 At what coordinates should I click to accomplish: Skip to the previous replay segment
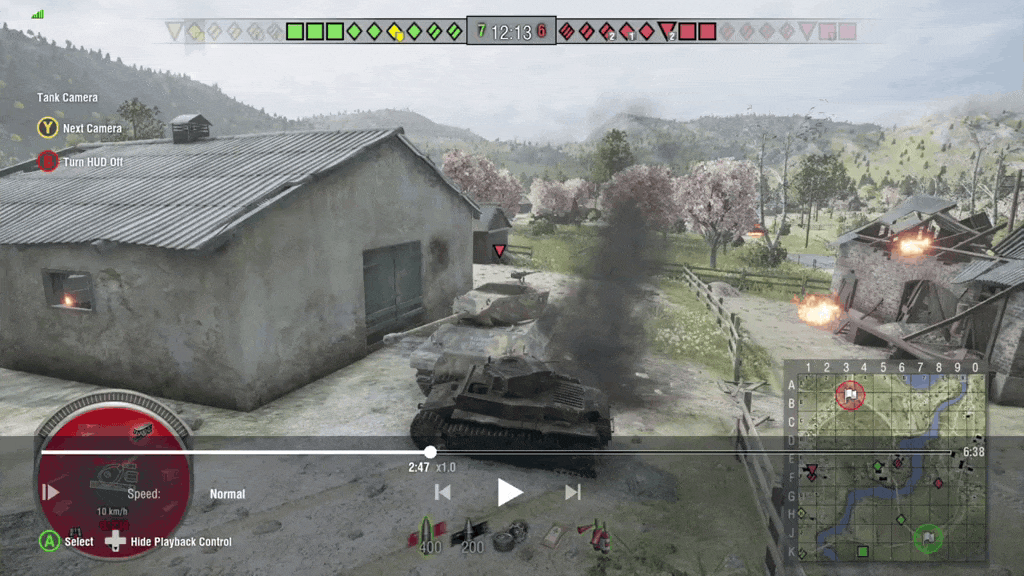pyautogui.click(x=442, y=492)
